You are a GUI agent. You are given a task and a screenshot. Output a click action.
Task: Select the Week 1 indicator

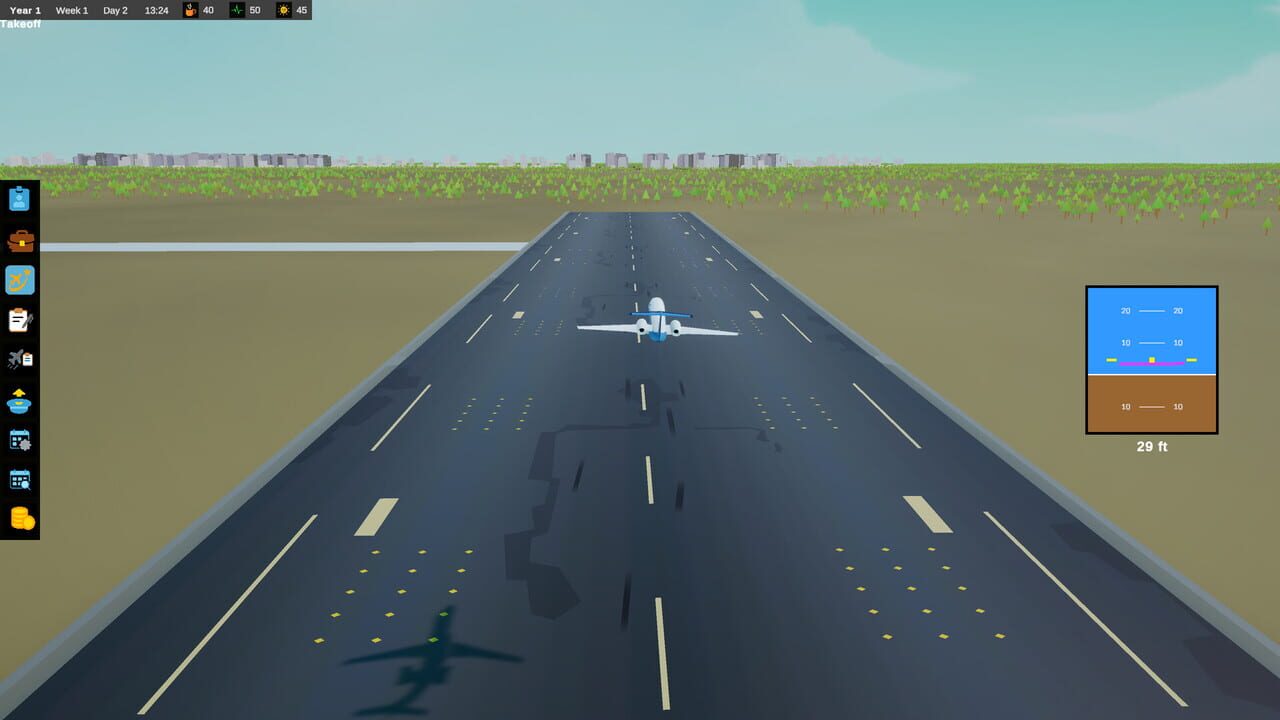pos(71,10)
